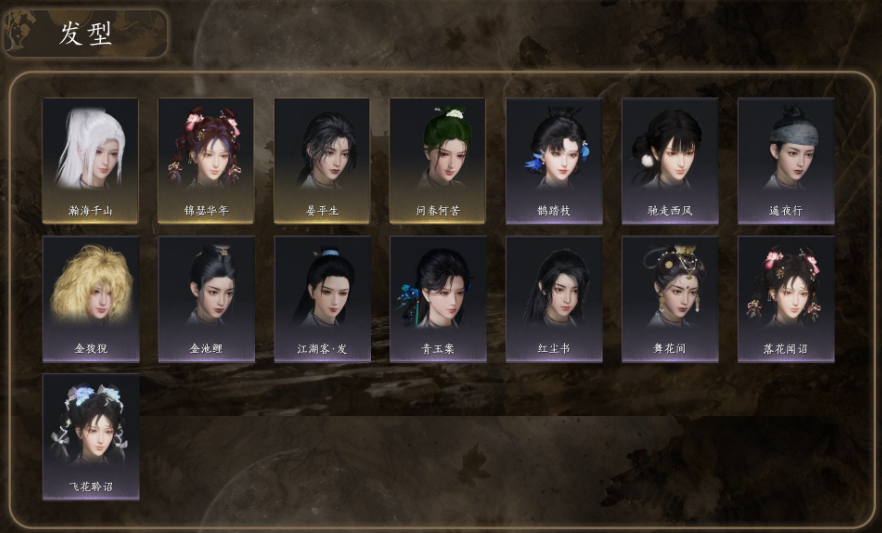Select the 江湖客·发 hairstyle

pyautogui.click(x=322, y=298)
